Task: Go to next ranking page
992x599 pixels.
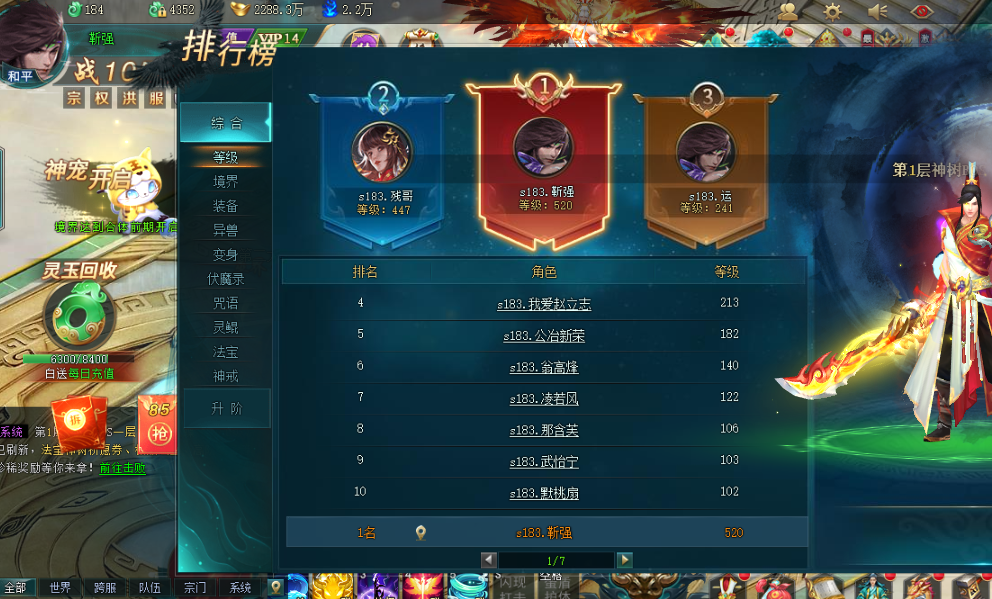Action: pyautogui.click(x=624, y=560)
